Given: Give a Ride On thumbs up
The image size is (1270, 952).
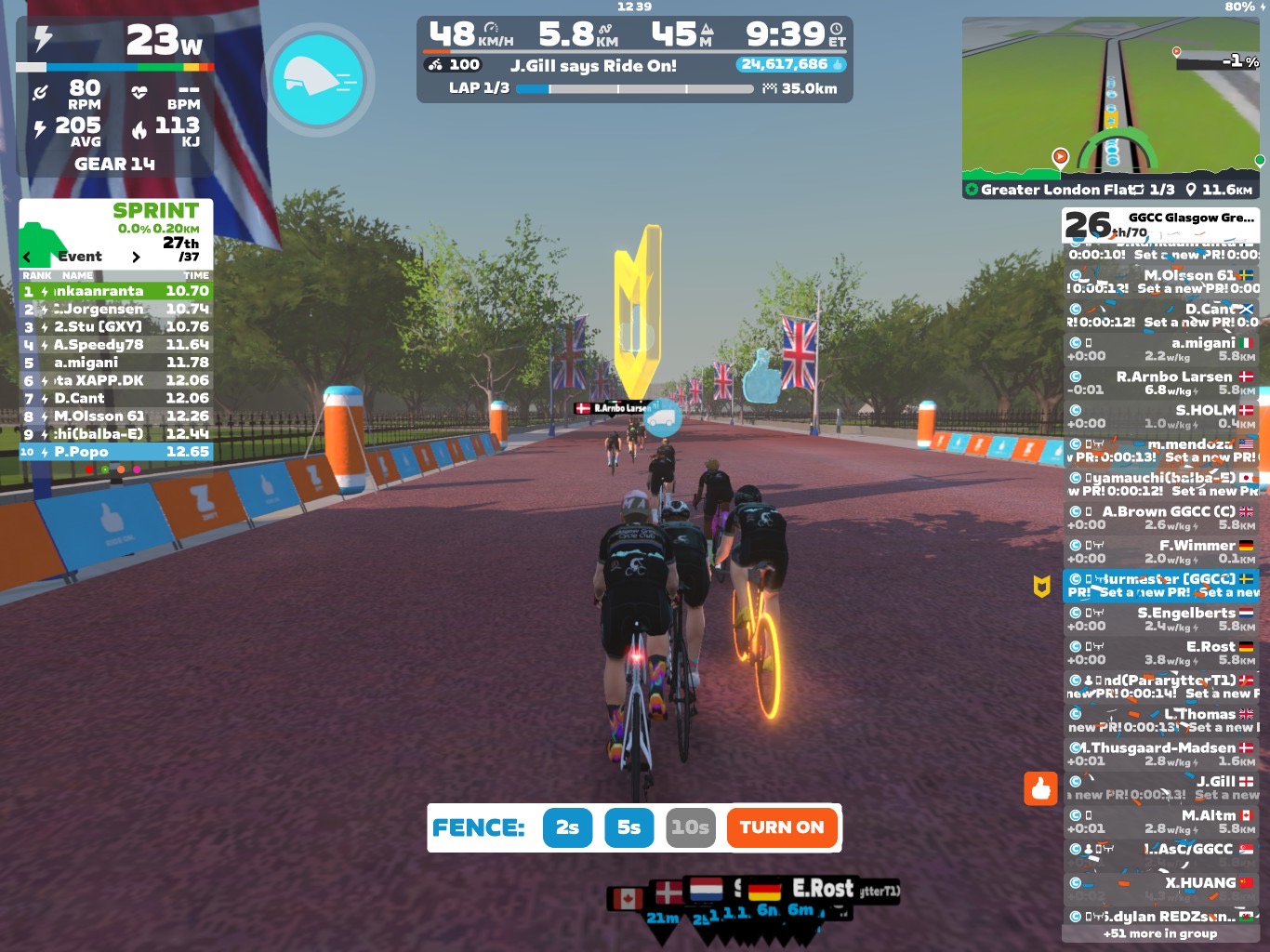Looking at the screenshot, I should pyautogui.click(x=1041, y=788).
